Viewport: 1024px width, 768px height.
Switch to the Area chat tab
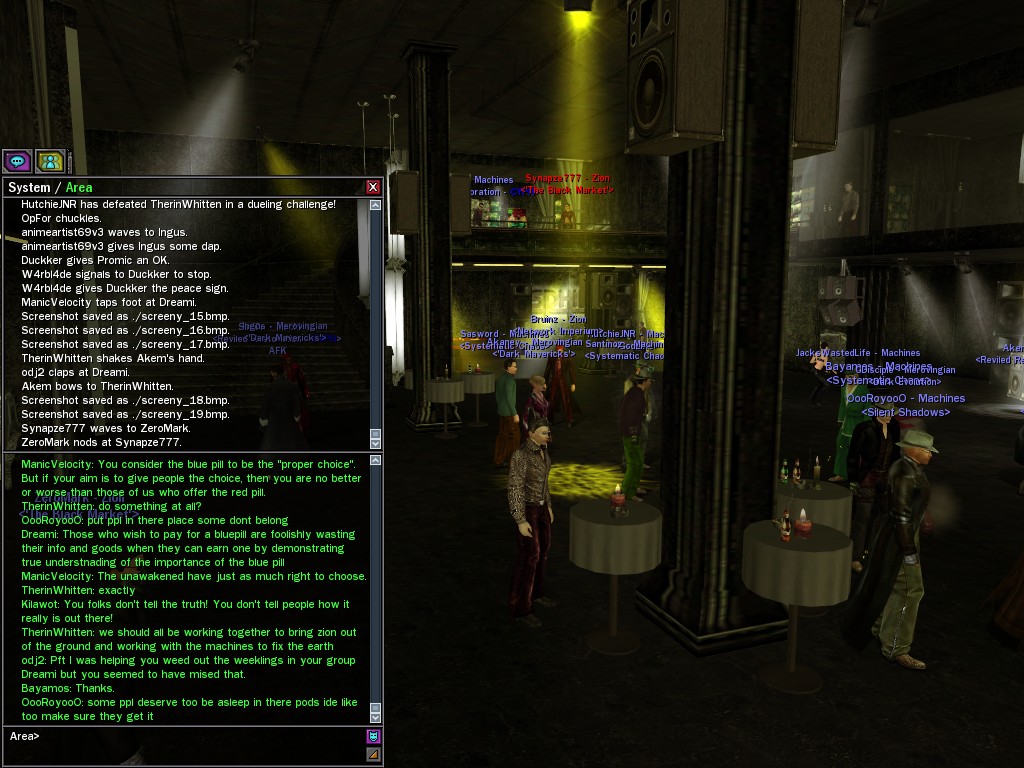pos(79,188)
